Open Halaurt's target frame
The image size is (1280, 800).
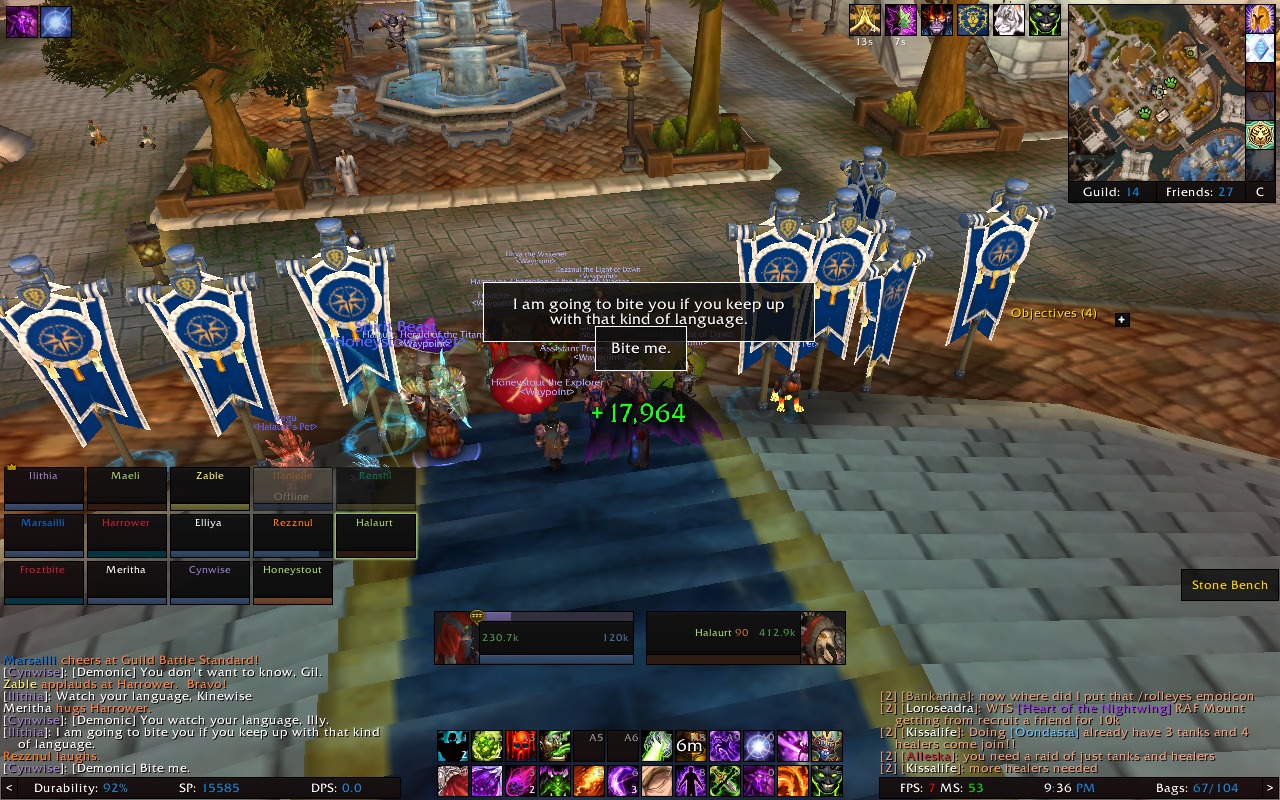click(x=745, y=638)
